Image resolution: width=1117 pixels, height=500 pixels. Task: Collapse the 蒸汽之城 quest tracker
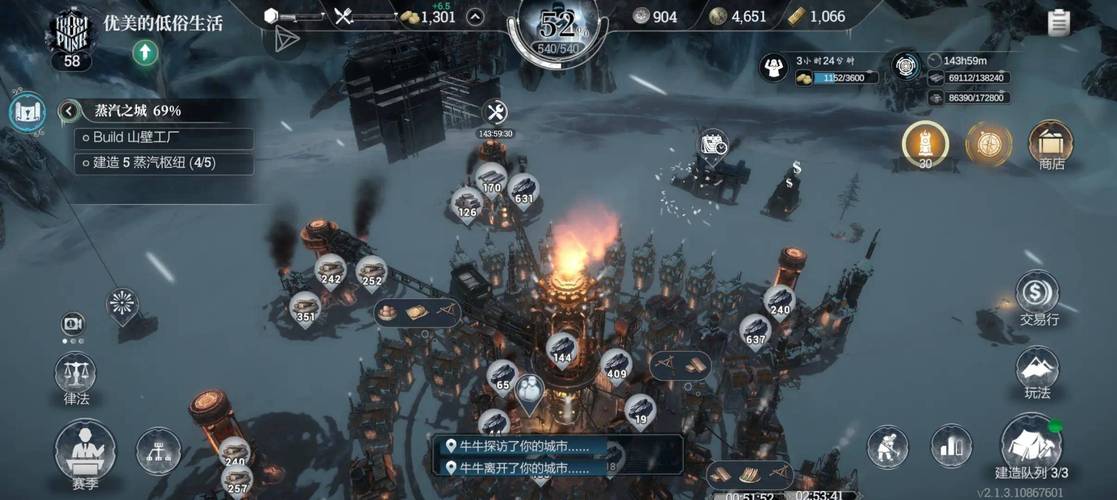click(x=69, y=111)
